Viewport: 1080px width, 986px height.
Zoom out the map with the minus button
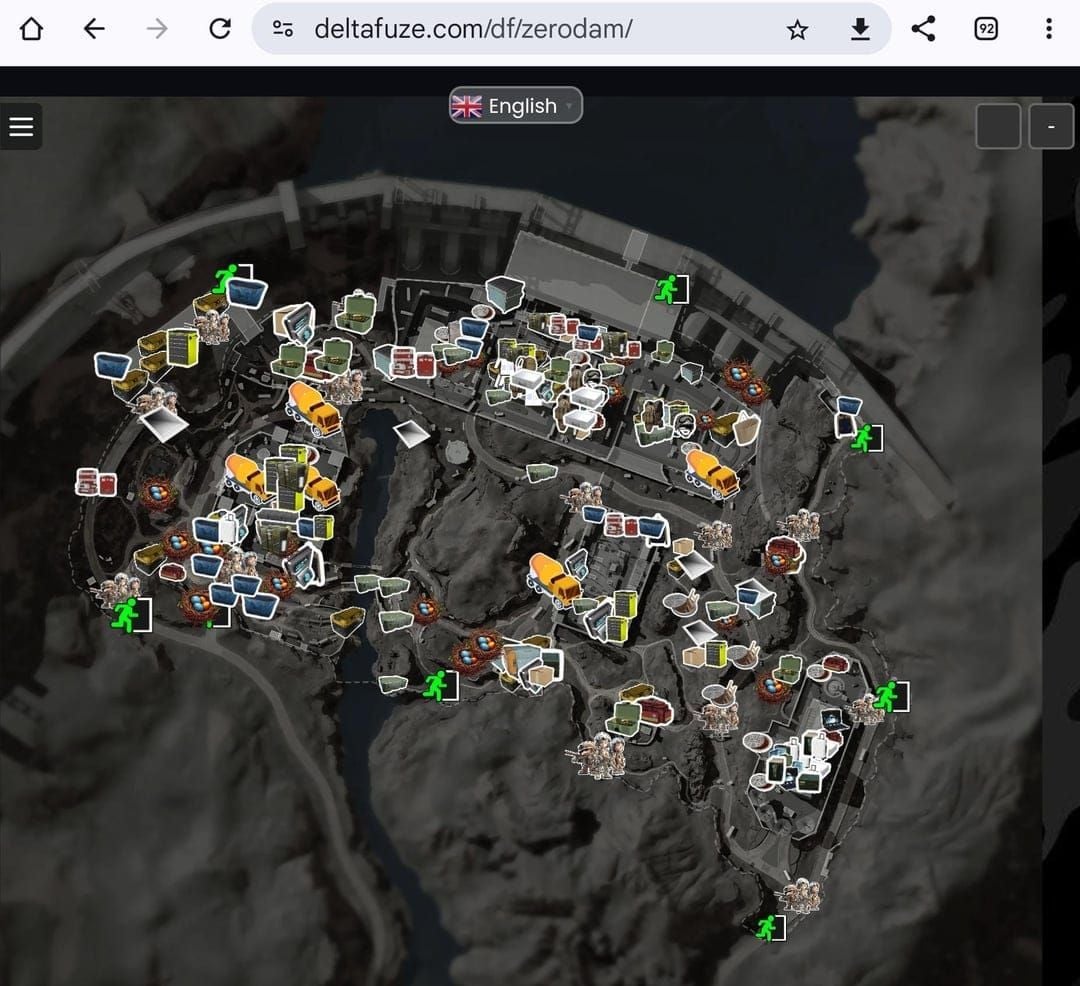1051,127
